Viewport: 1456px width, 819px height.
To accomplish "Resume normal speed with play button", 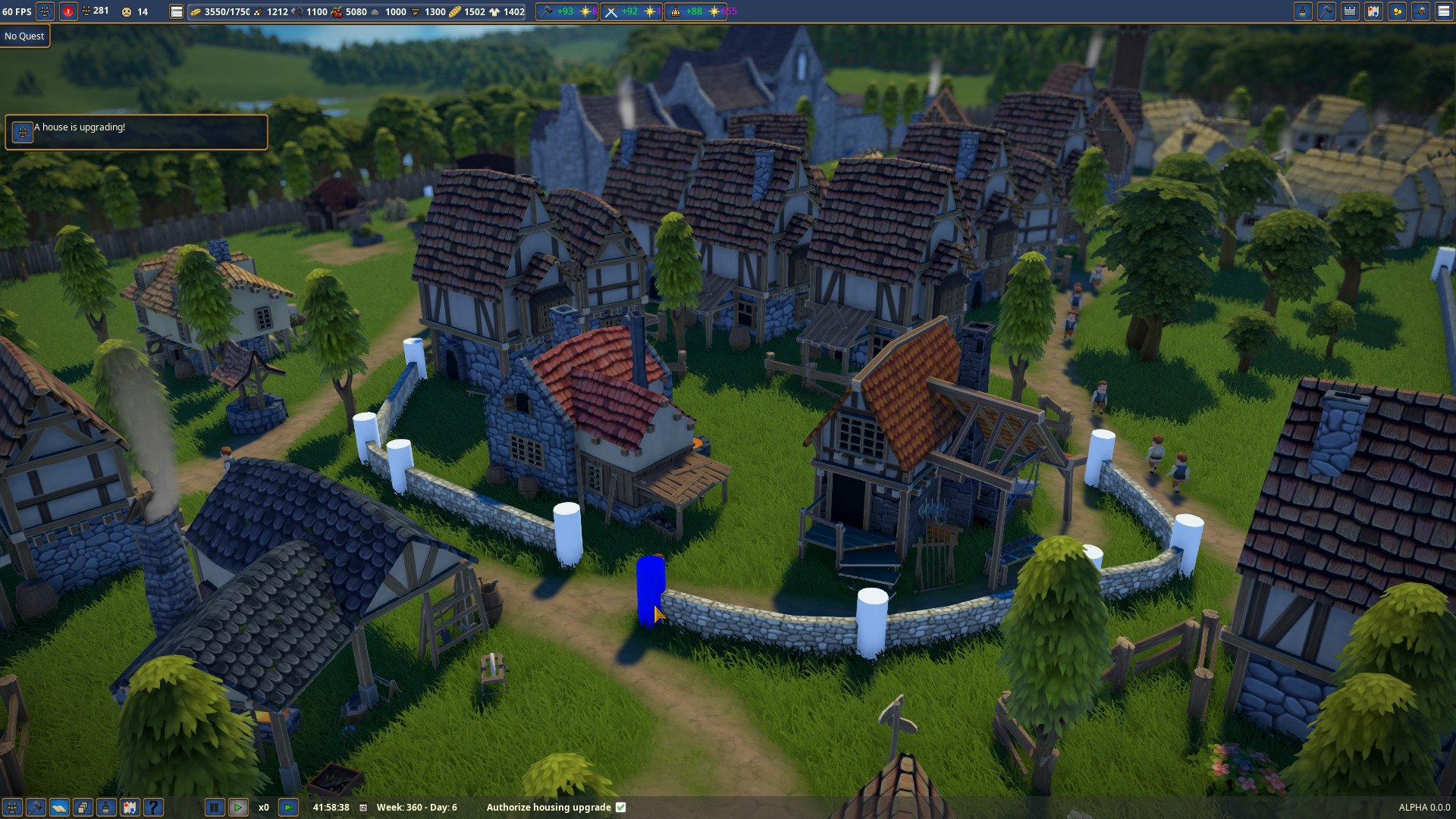I will (238, 807).
